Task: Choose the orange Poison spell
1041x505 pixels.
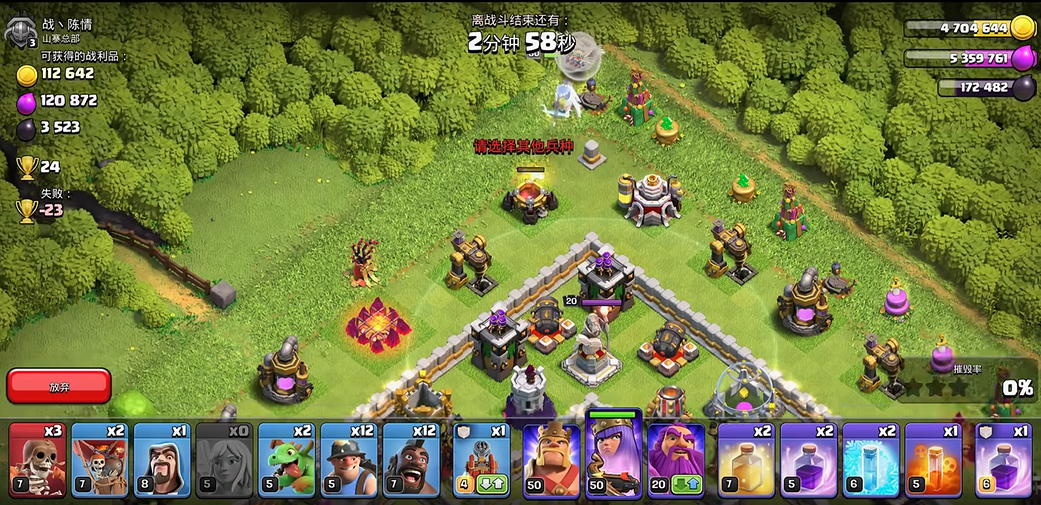Action: point(933,460)
